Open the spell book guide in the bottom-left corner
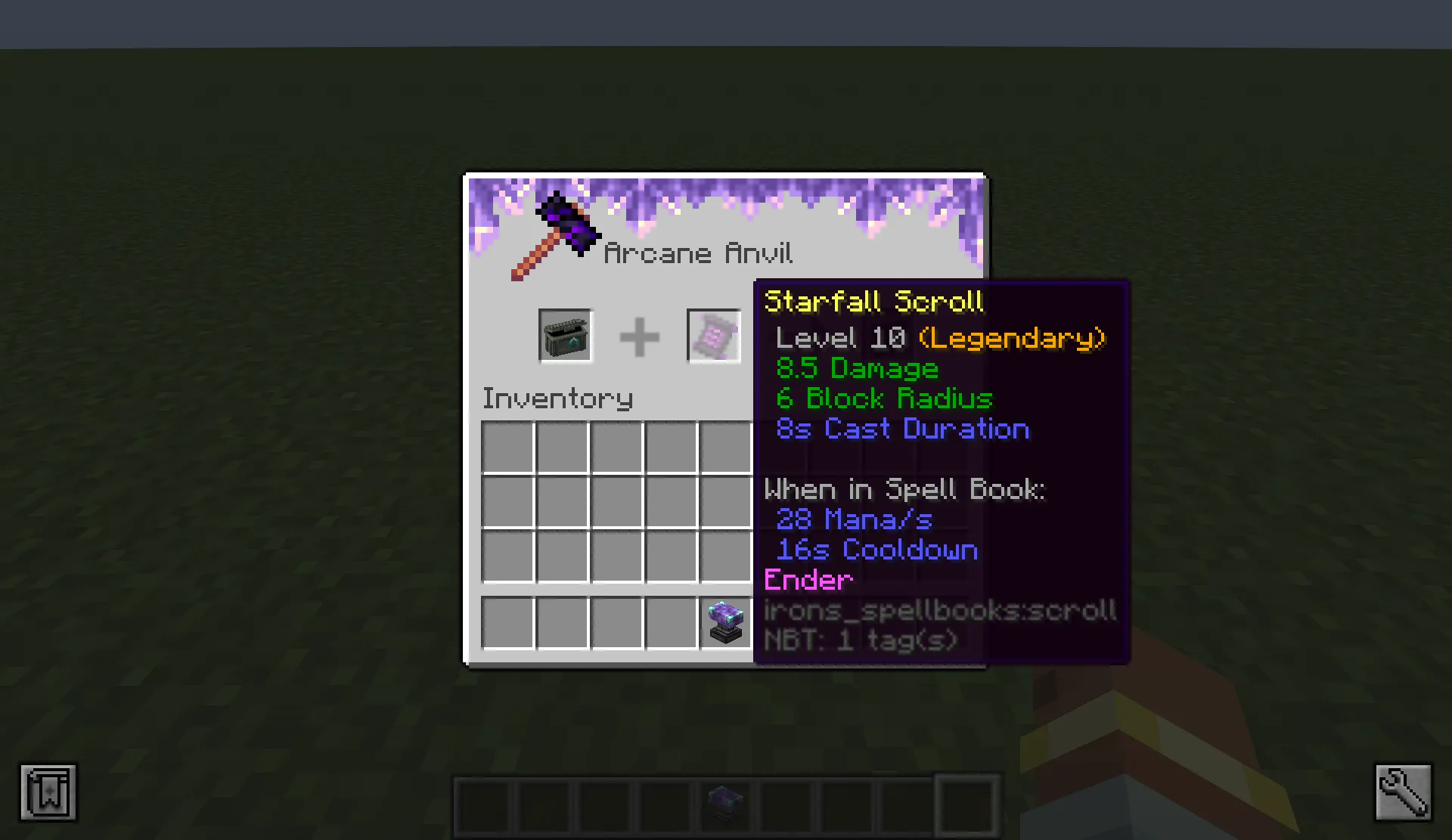Screen dimensions: 1452x840 coord(48,792)
